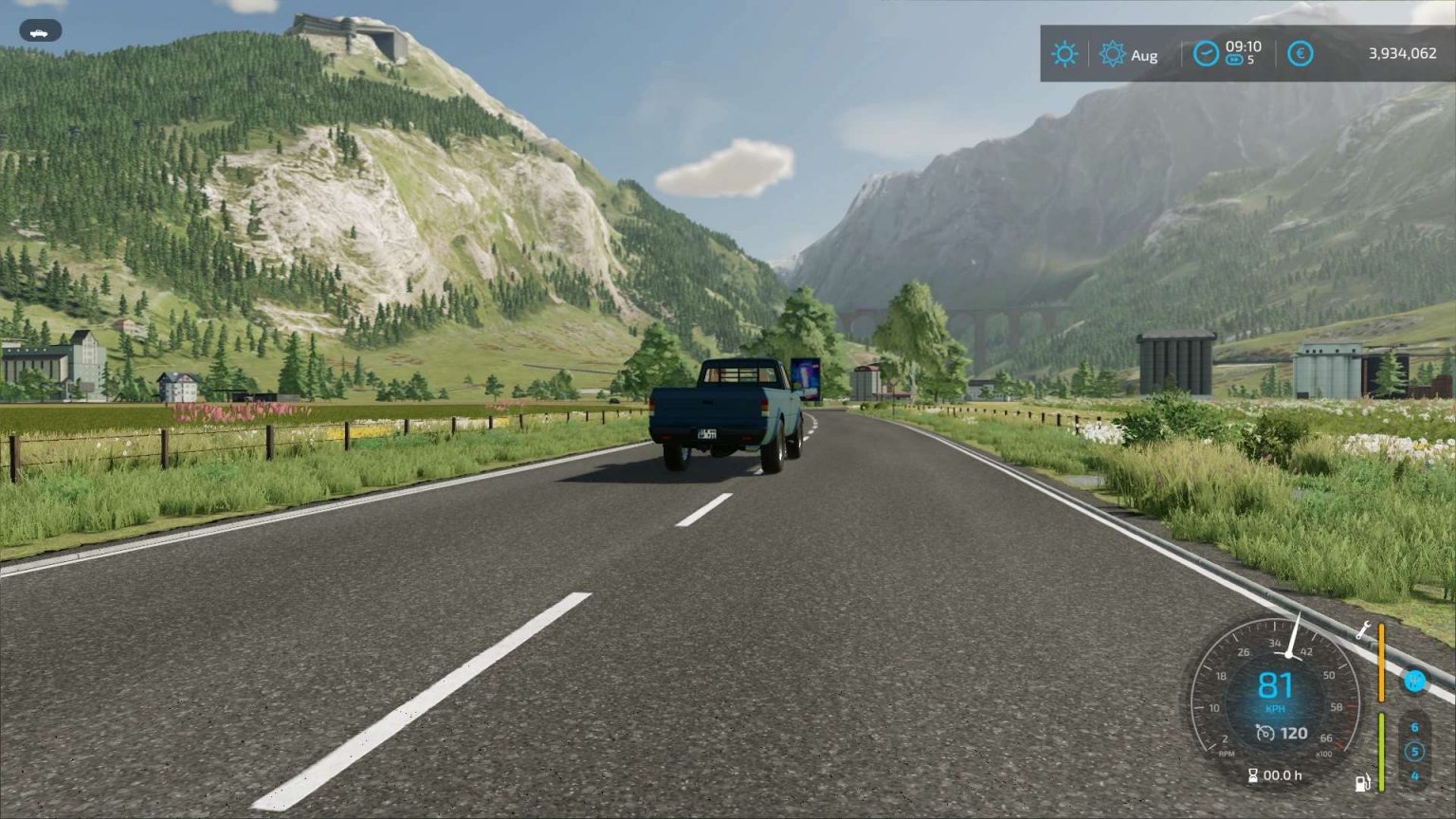Select the August forecast sun icon
Viewport: 1456px width, 819px height.
click(1112, 54)
